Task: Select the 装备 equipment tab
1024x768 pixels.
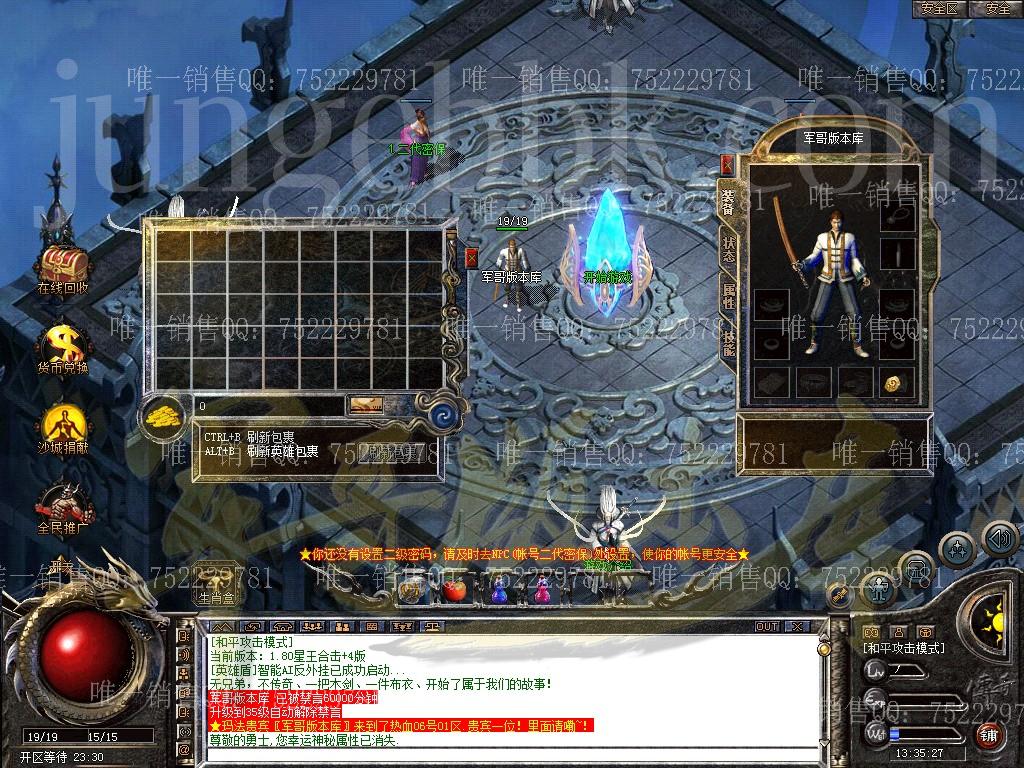Action: click(728, 200)
